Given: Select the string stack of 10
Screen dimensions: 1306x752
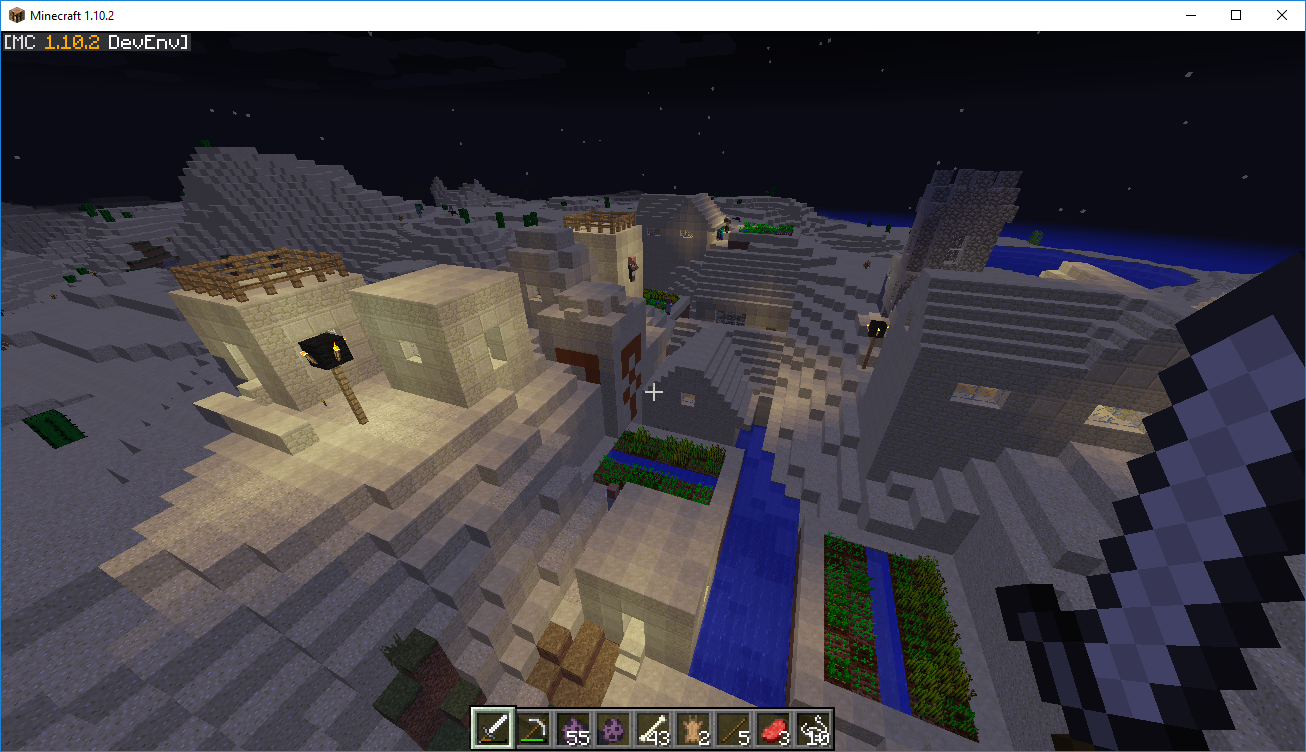Looking at the screenshot, I should coord(813,728).
